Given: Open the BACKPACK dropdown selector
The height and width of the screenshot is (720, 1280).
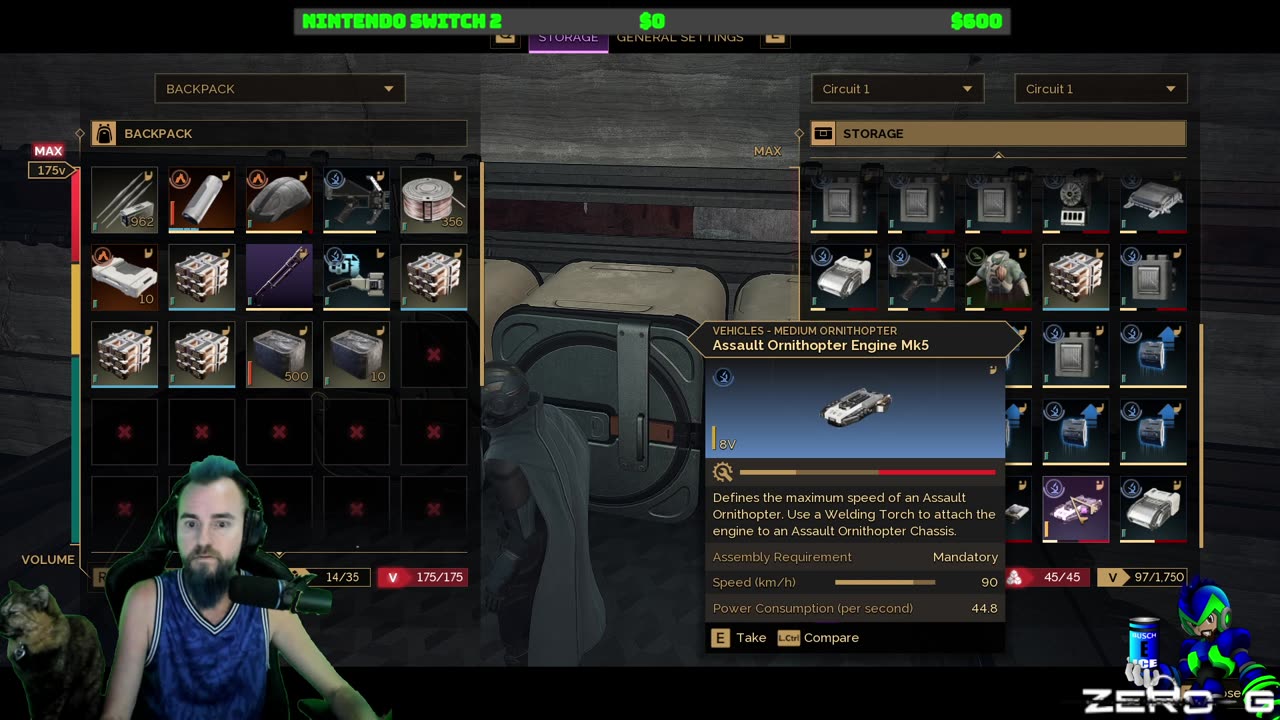Looking at the screenshot, I should pos(279,89).
